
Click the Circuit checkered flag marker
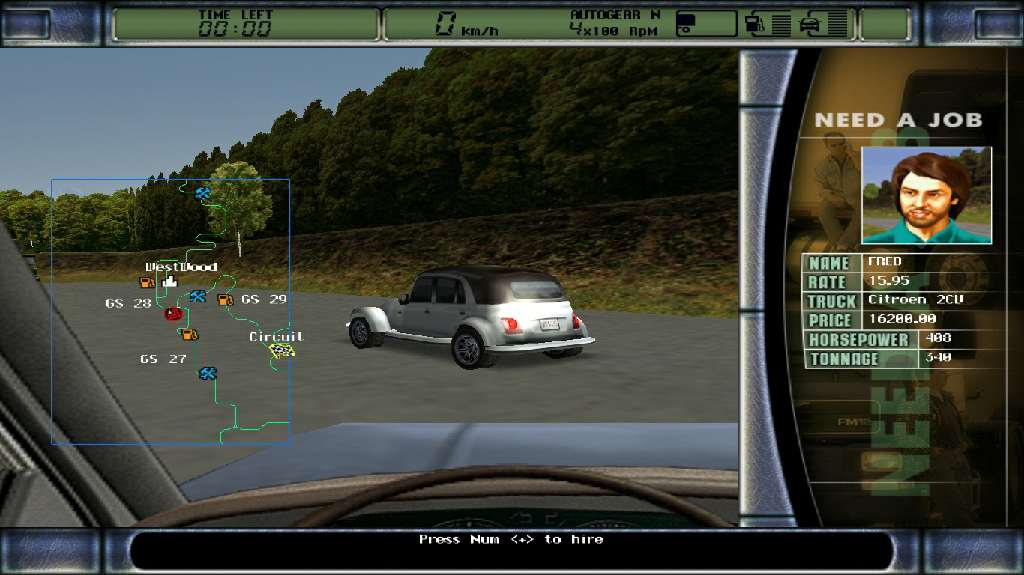coord(283,351)
